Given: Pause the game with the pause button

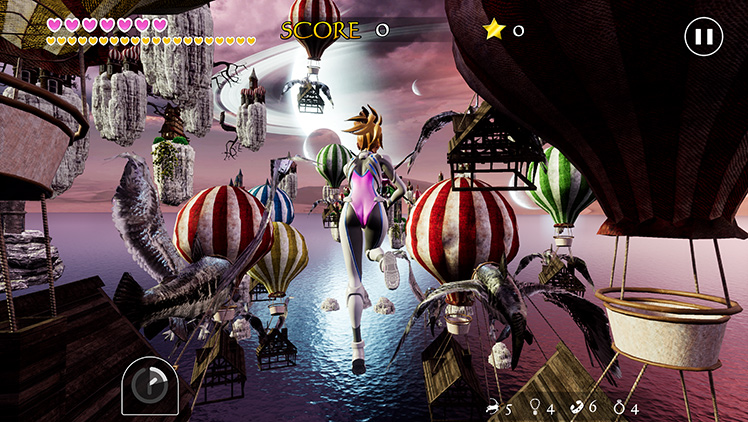Looking at the screenshot, I should click(703, 38).
